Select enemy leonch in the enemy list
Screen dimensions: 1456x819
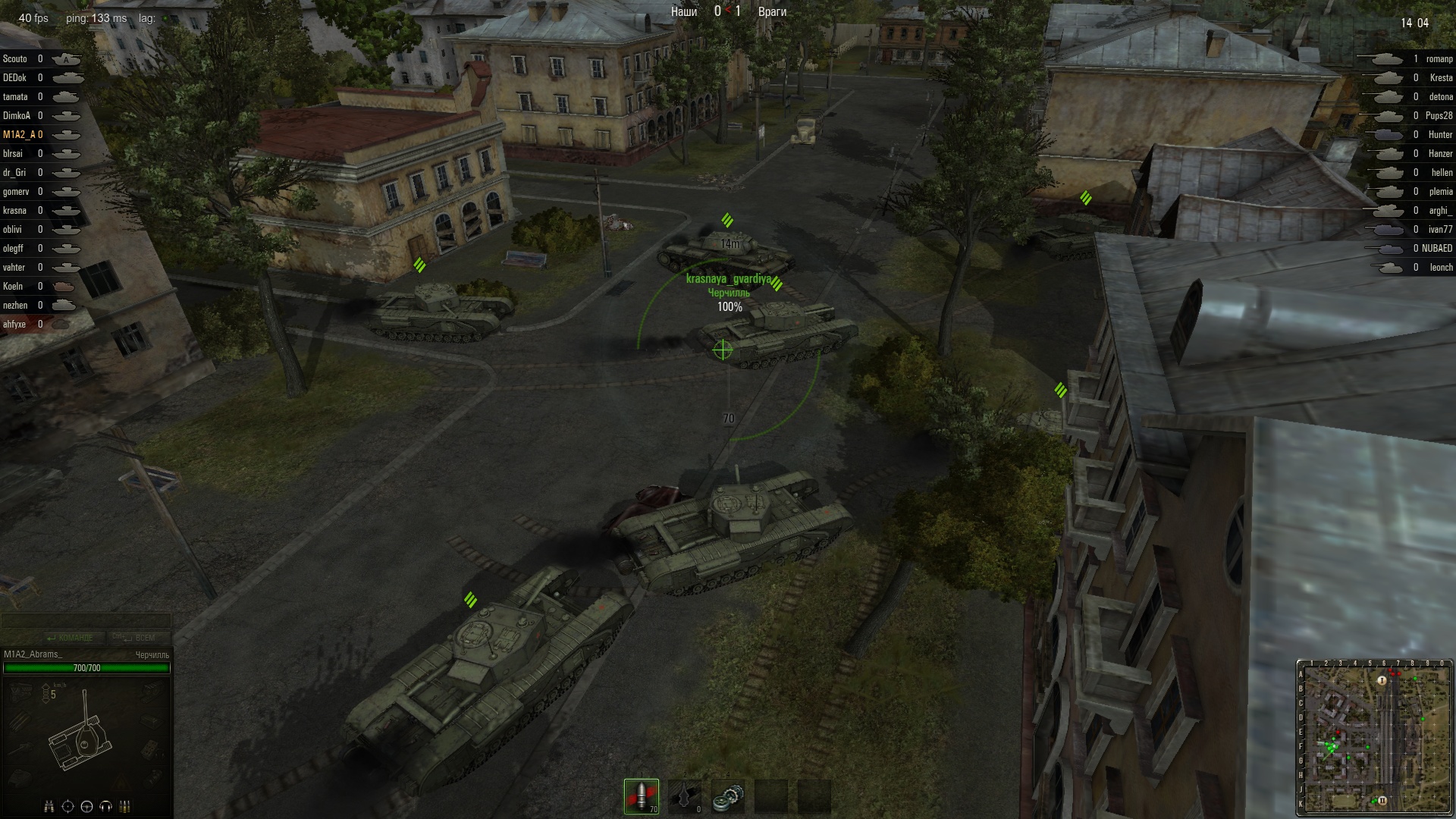1441,268
